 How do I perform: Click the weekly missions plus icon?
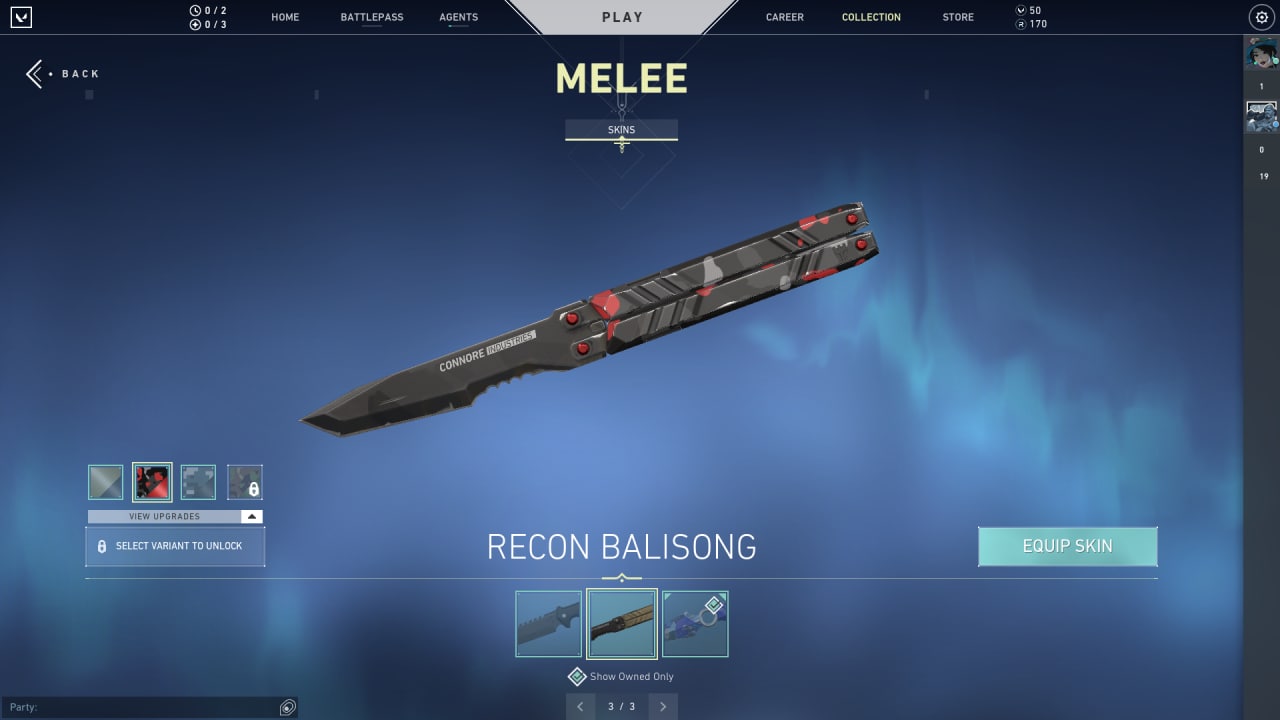[194, 24]
